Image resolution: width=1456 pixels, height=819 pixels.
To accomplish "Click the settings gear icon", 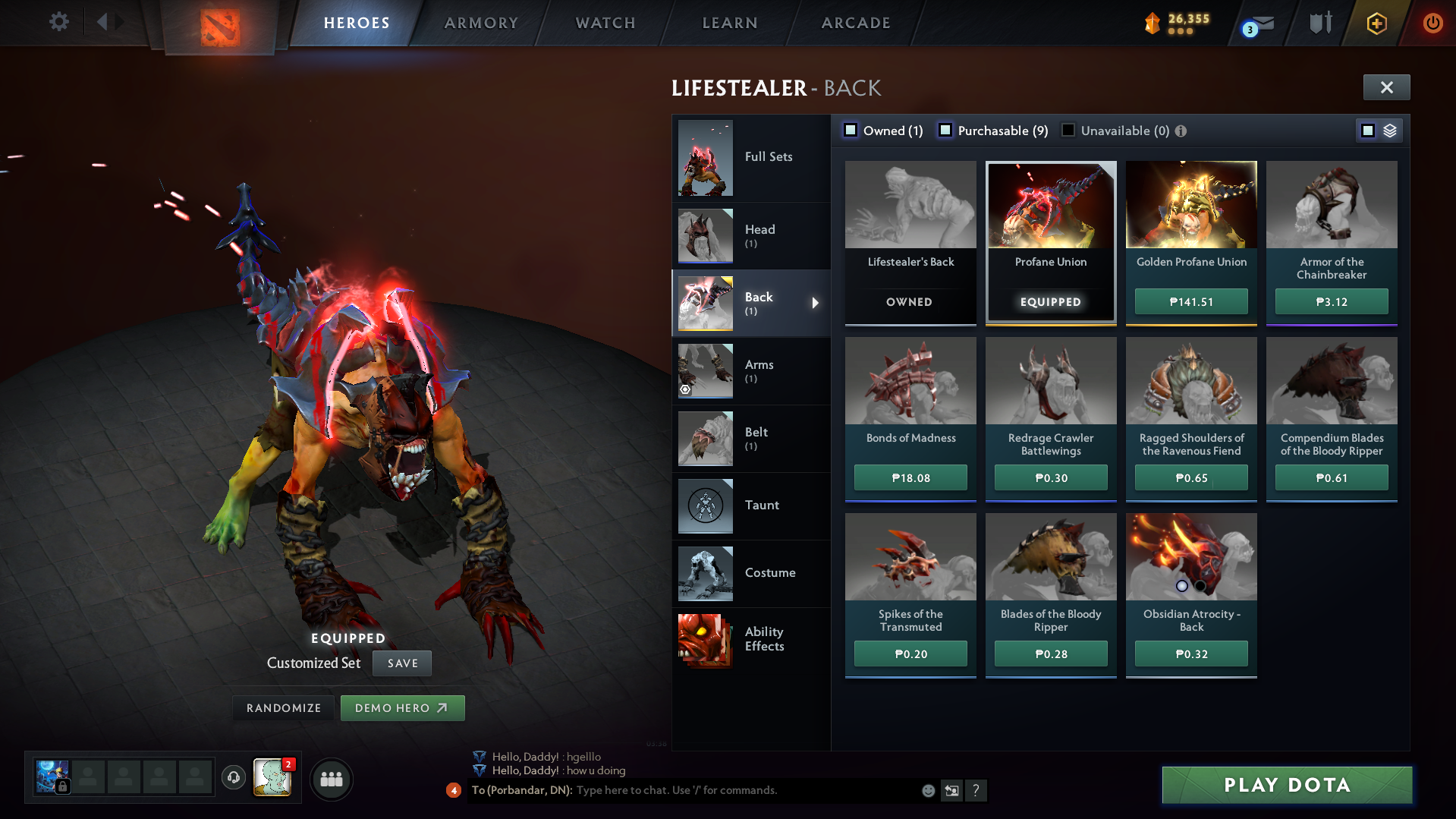I will click(58, 22).
